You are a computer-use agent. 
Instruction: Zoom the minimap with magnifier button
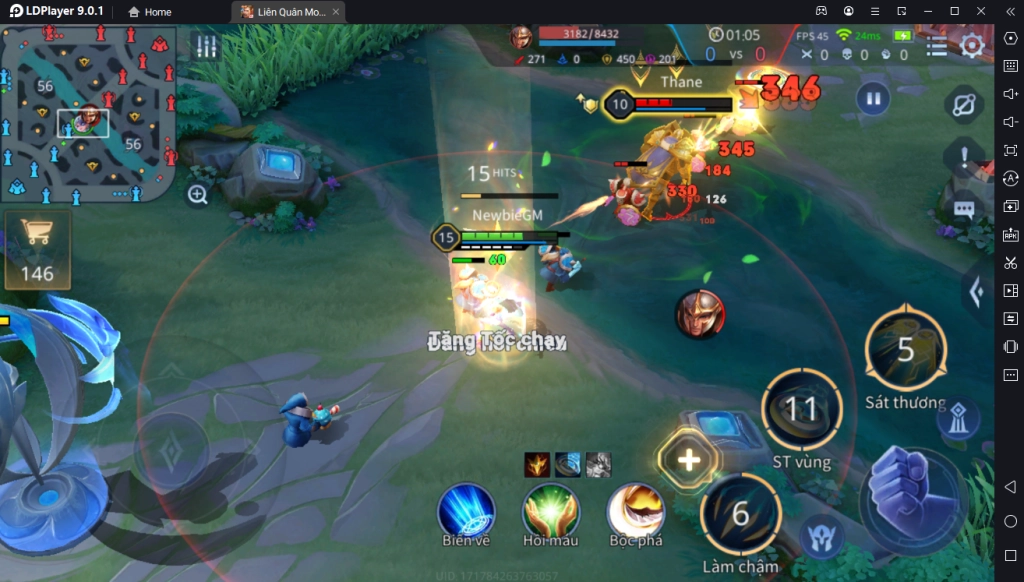[x=198, y=195]
